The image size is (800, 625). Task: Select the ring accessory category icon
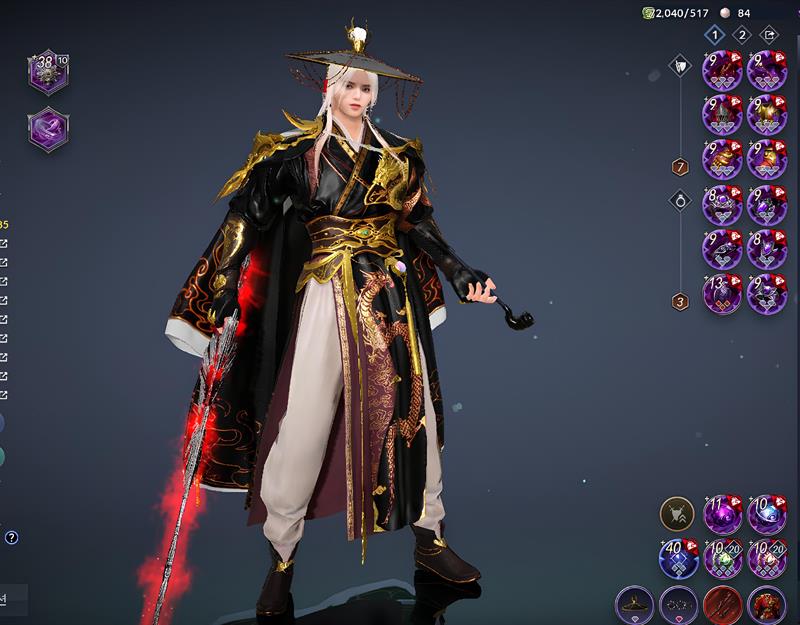click(680, 199)
